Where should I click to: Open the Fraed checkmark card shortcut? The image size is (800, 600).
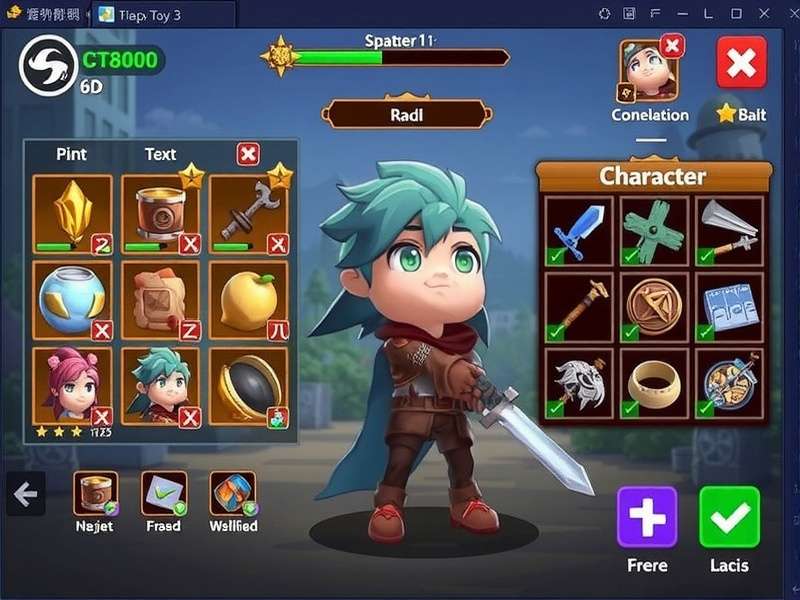(x=164, y=493)
